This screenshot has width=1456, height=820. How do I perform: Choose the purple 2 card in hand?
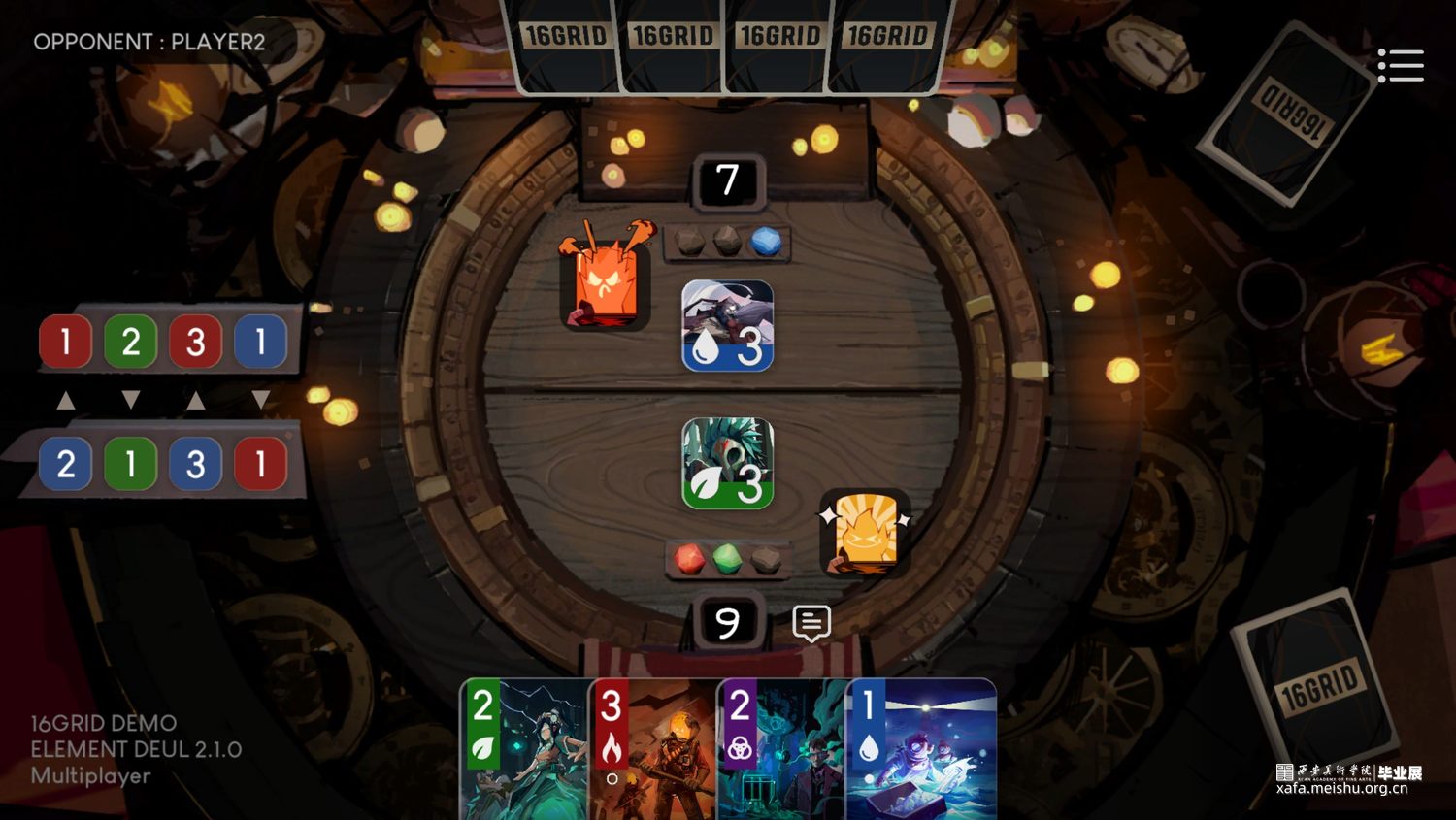[x=781, y=749]
